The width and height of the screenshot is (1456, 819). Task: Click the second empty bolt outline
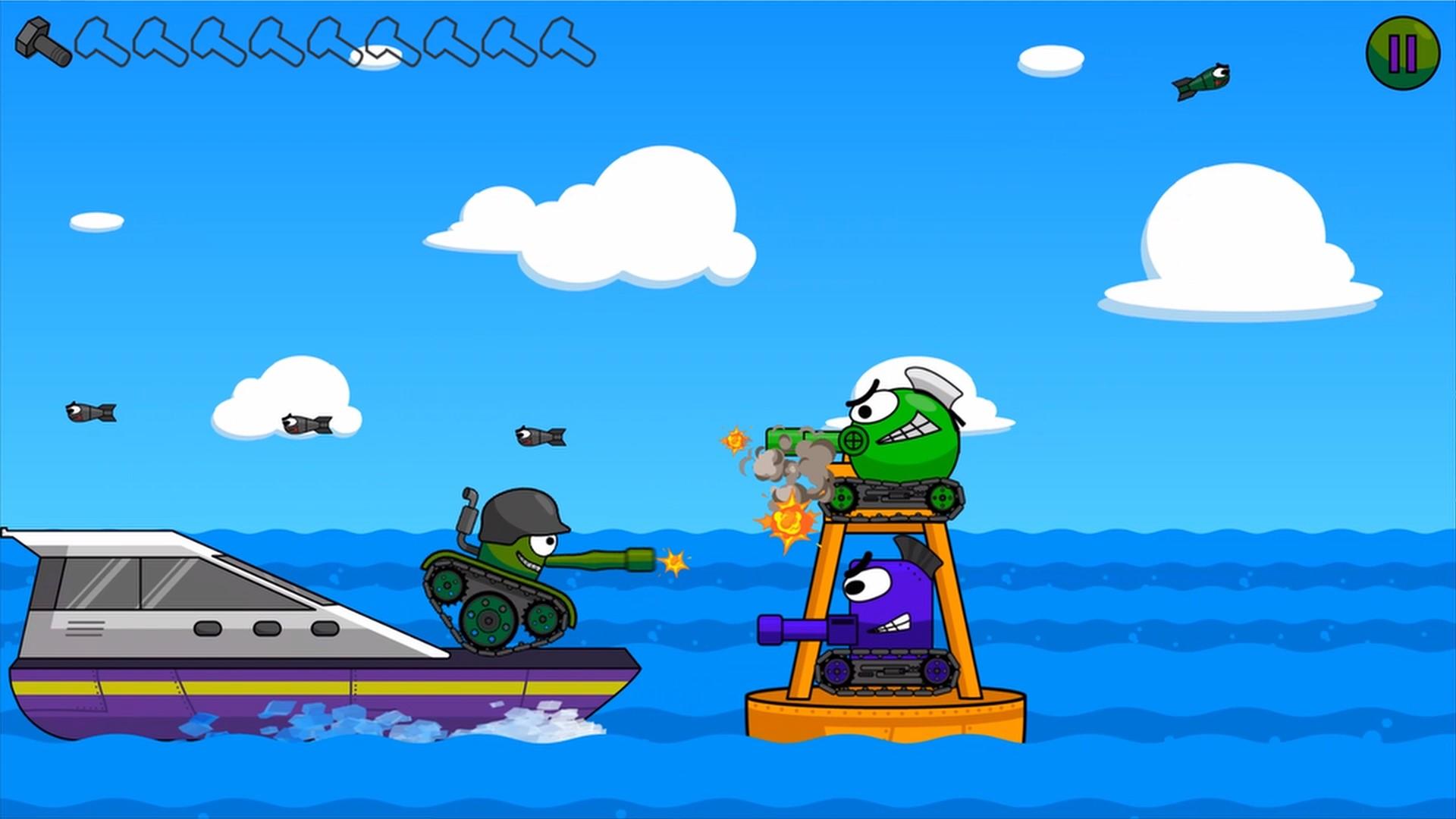tap(159, 45)
